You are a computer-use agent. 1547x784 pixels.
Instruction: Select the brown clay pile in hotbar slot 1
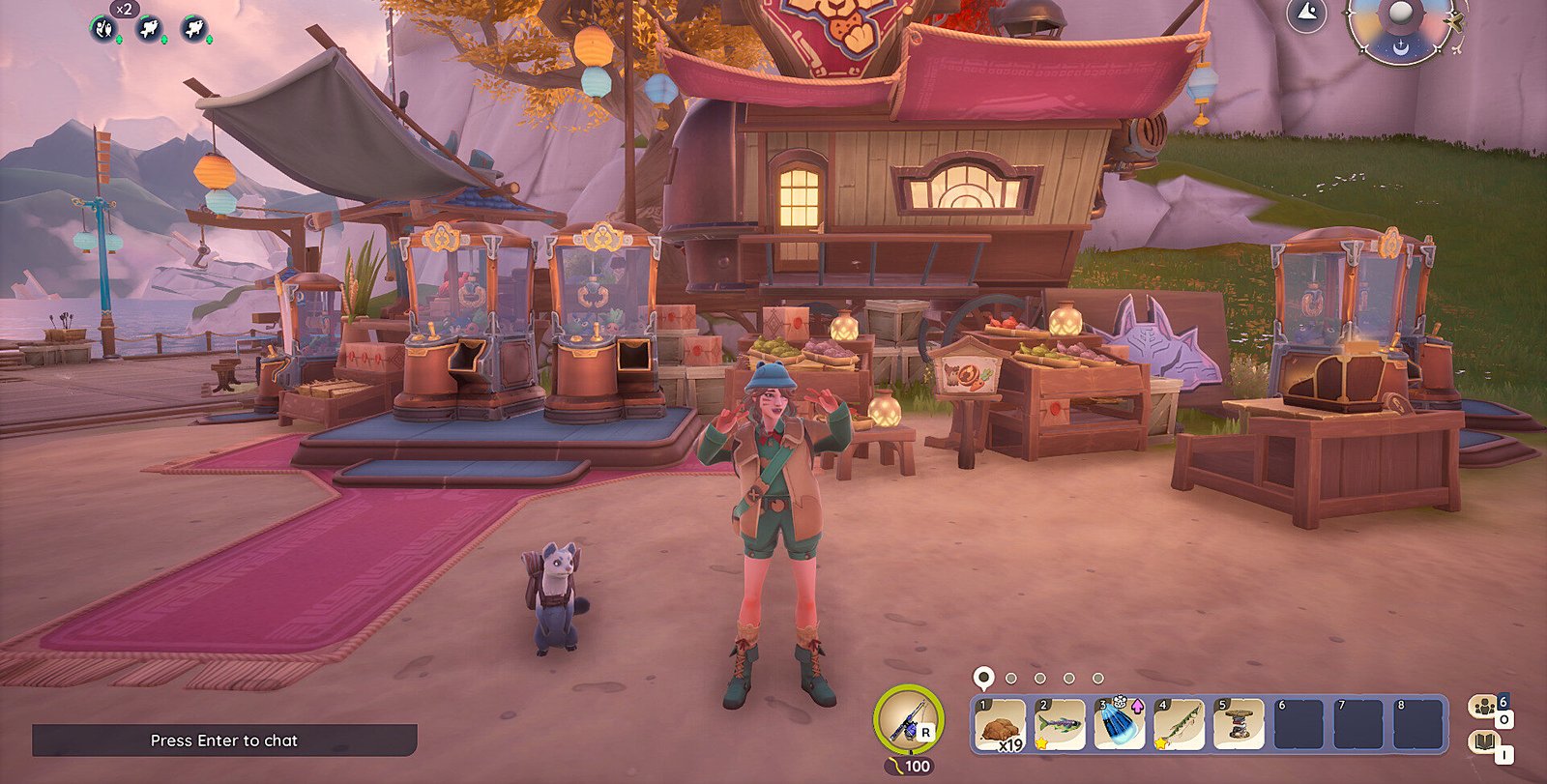(x=1000, y=724)
